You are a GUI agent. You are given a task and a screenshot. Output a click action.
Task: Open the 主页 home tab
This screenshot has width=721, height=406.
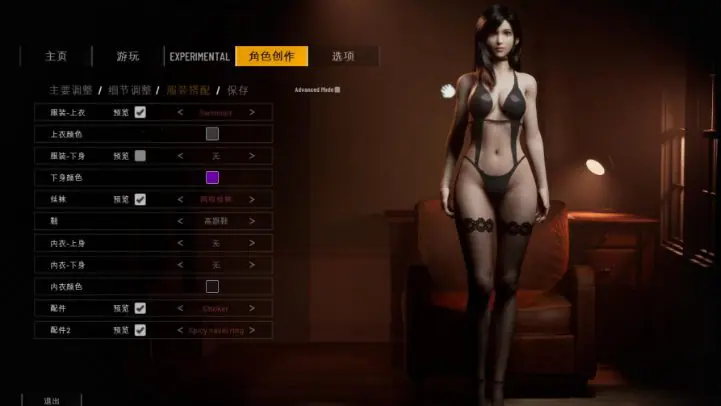(56, 57)
